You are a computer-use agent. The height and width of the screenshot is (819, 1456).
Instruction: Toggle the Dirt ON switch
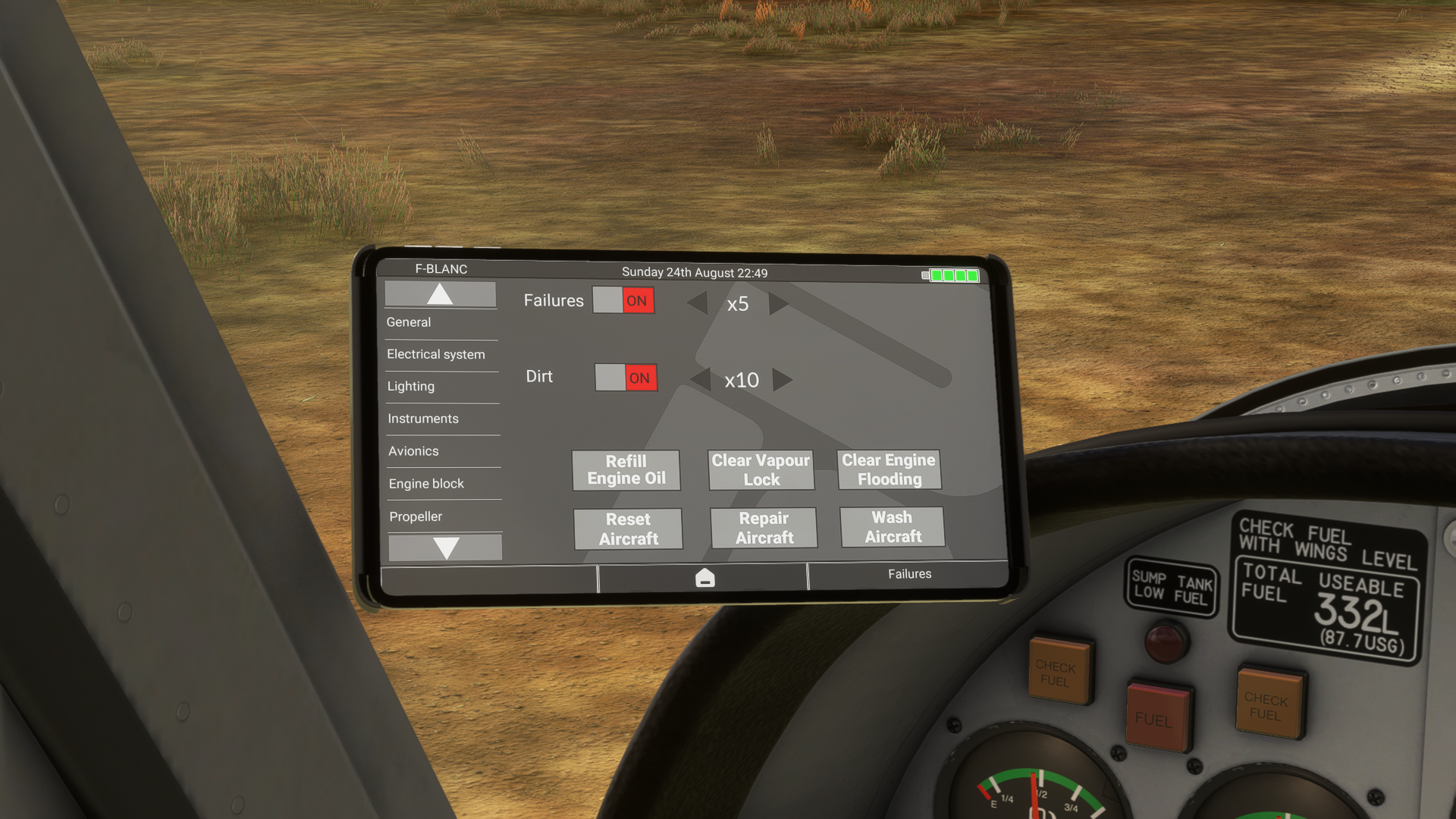tap(626, 378)
